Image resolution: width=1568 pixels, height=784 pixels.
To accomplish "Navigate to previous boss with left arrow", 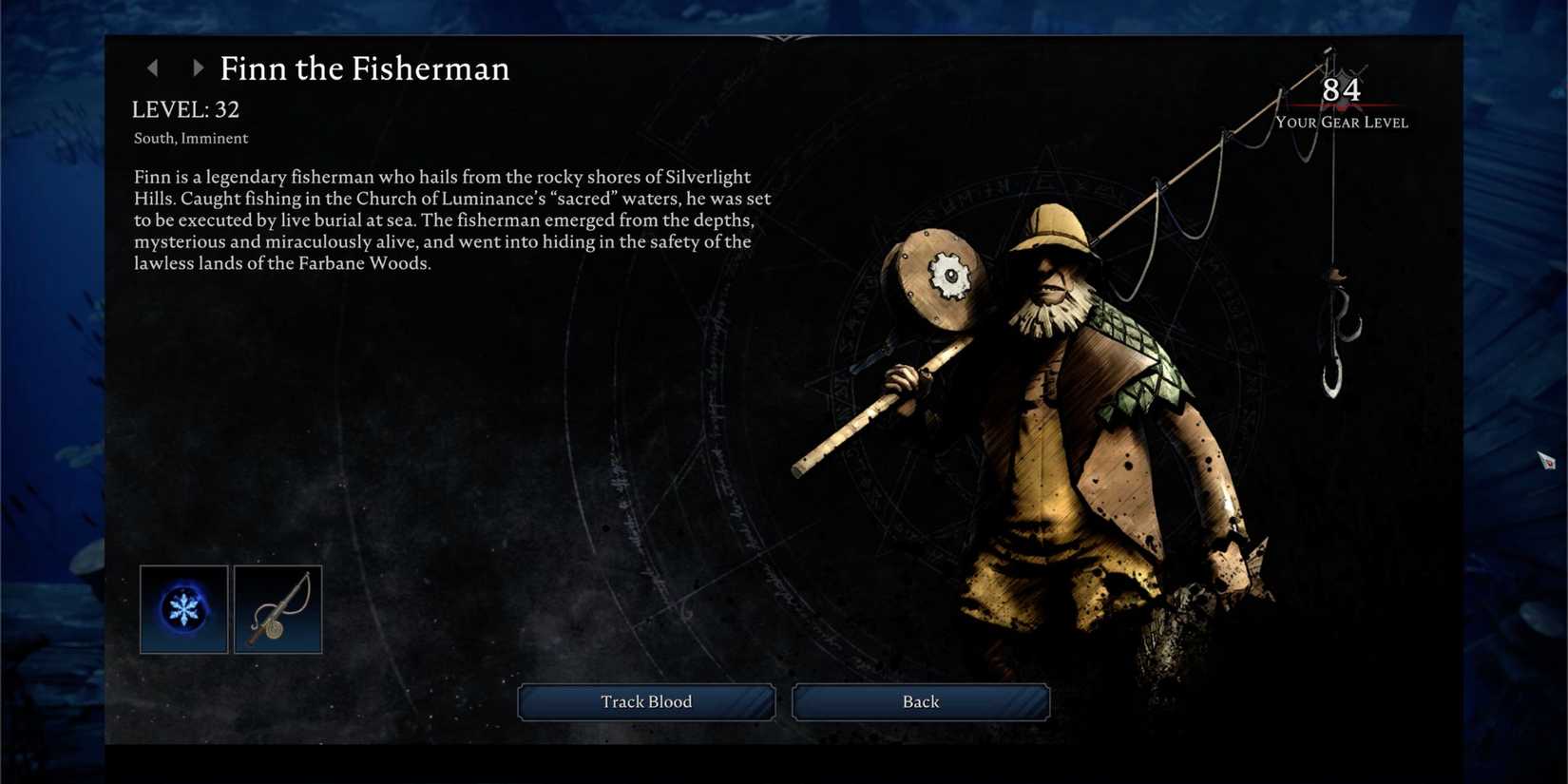I will coord(154,67).
